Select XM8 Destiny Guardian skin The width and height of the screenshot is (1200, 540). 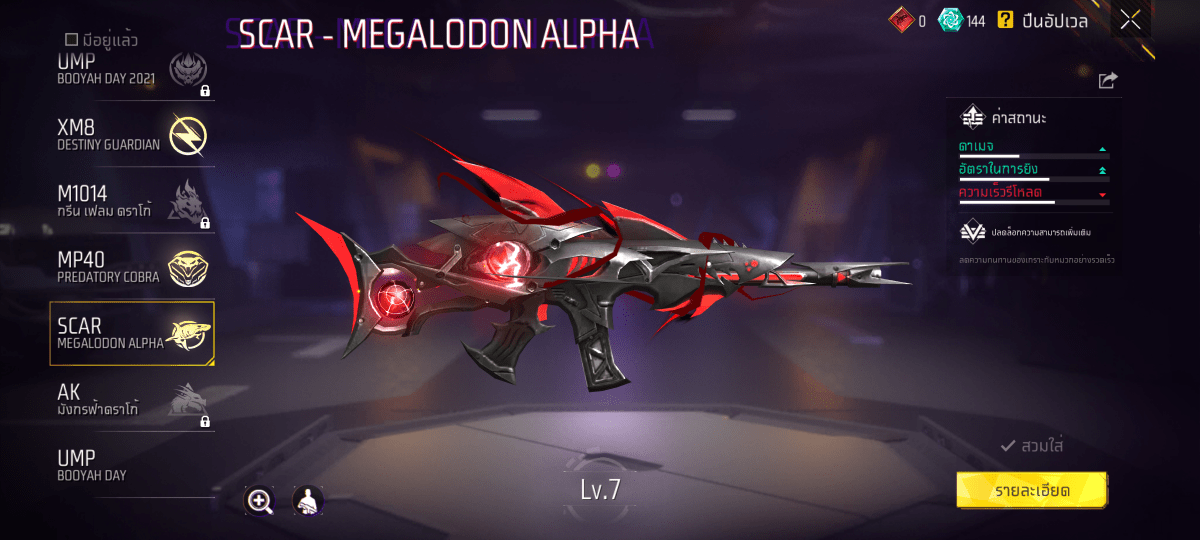132,135
